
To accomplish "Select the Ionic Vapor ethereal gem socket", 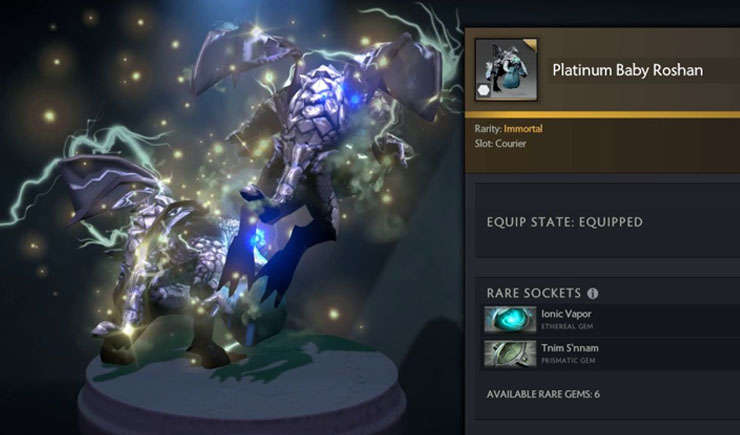I will click(511, 319).
